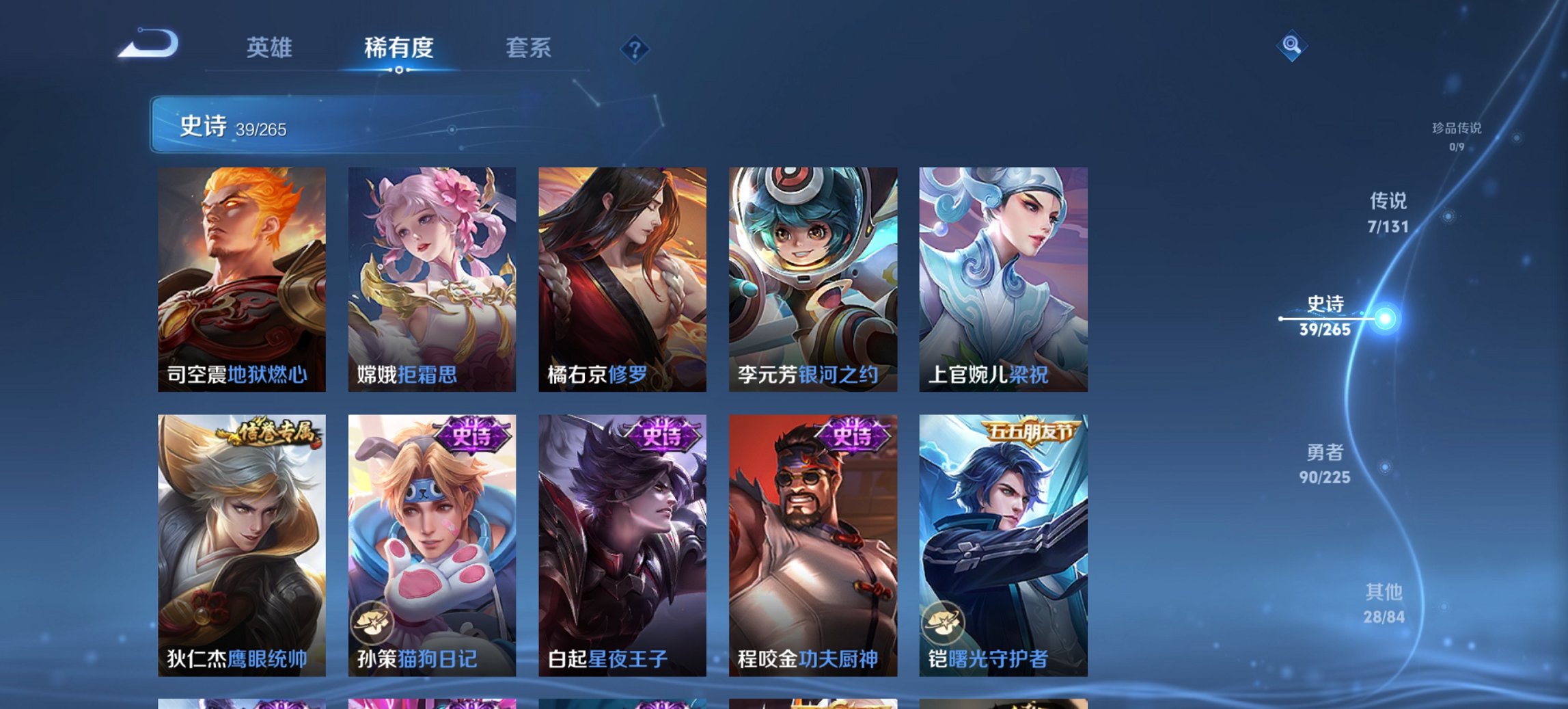Click the question mark help icon
1568x709 pixels.
(x=633, y=48)
